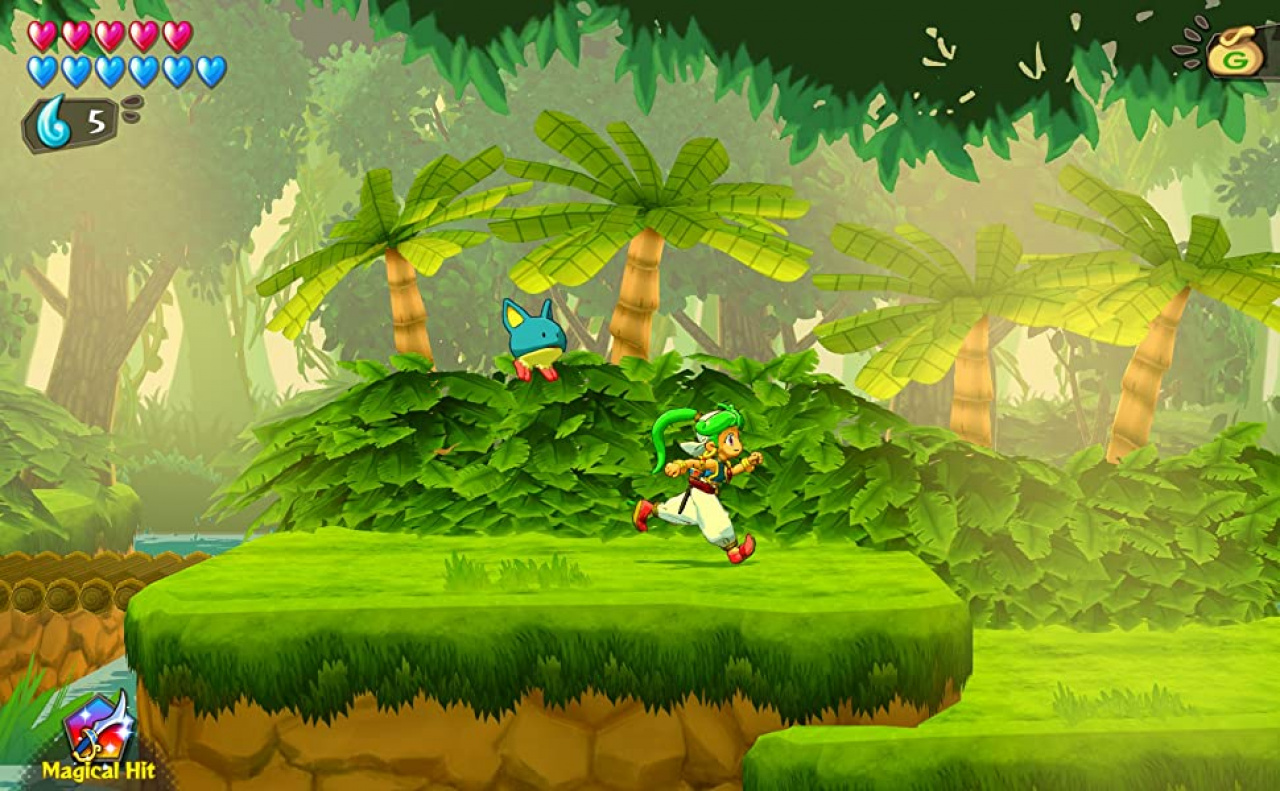Screen dimensions: 1280x791
Task: Click the blue elixir drop icon
Action: tap(54, 122)
